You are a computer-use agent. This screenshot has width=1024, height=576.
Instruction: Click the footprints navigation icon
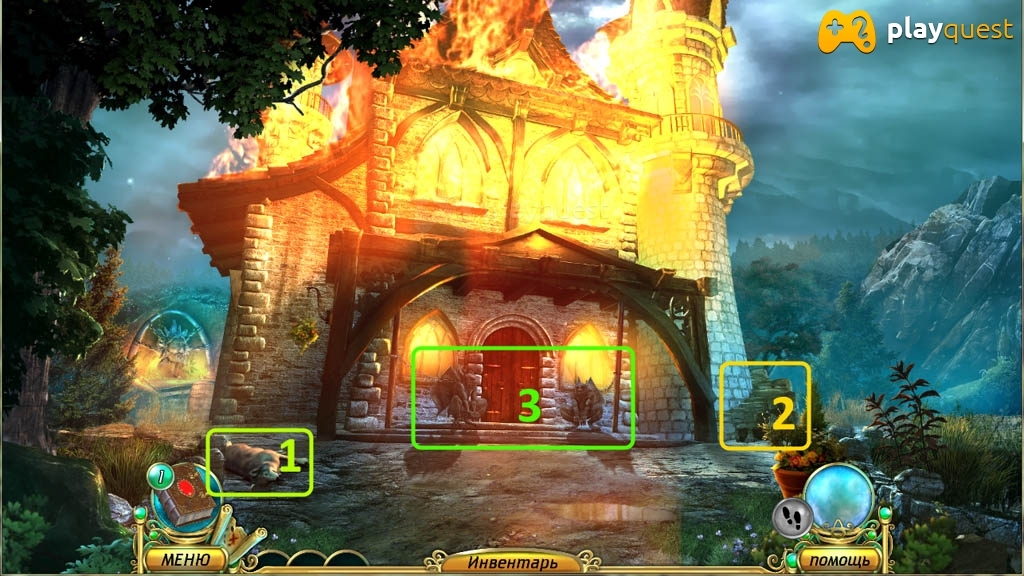pos(793,517)
